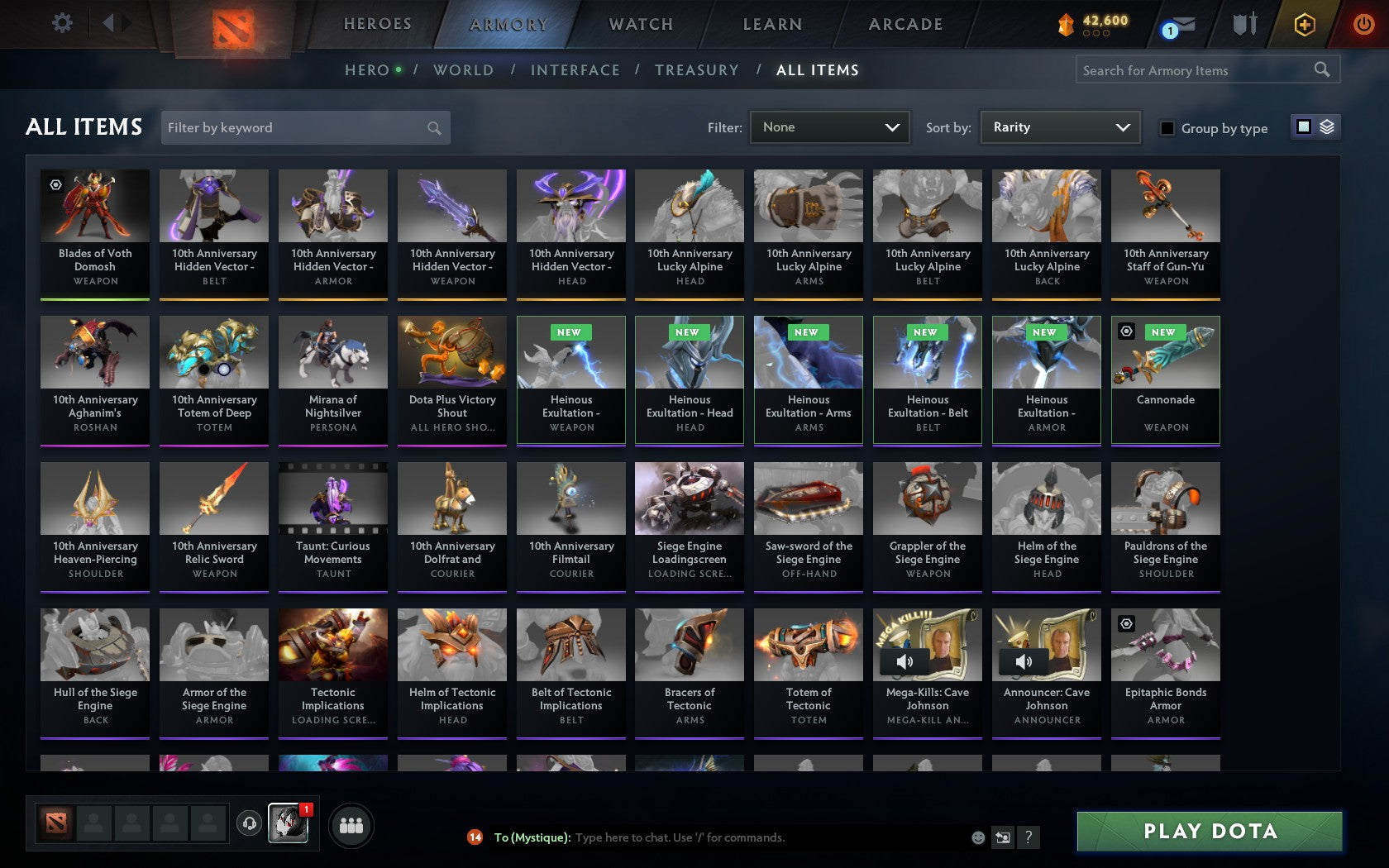
Task: Open the friends list with the people icon
Action: 353,825
